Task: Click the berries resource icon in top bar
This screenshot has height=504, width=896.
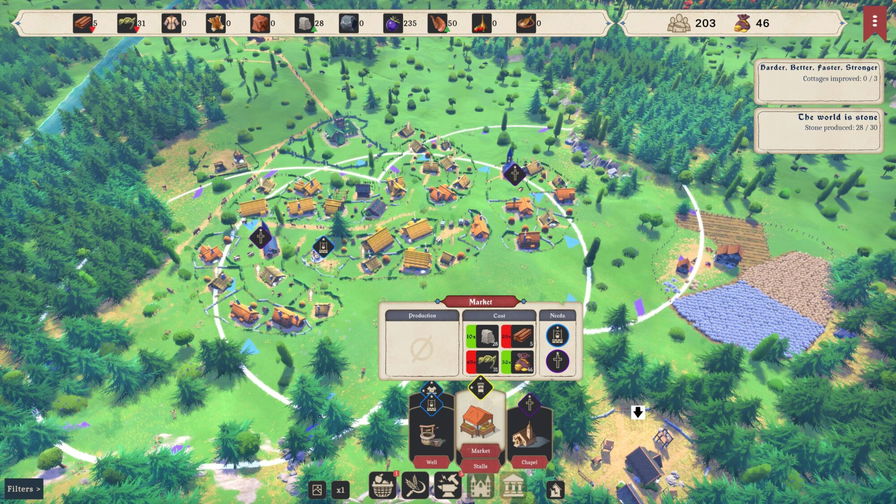Action: tap(392, 23)
